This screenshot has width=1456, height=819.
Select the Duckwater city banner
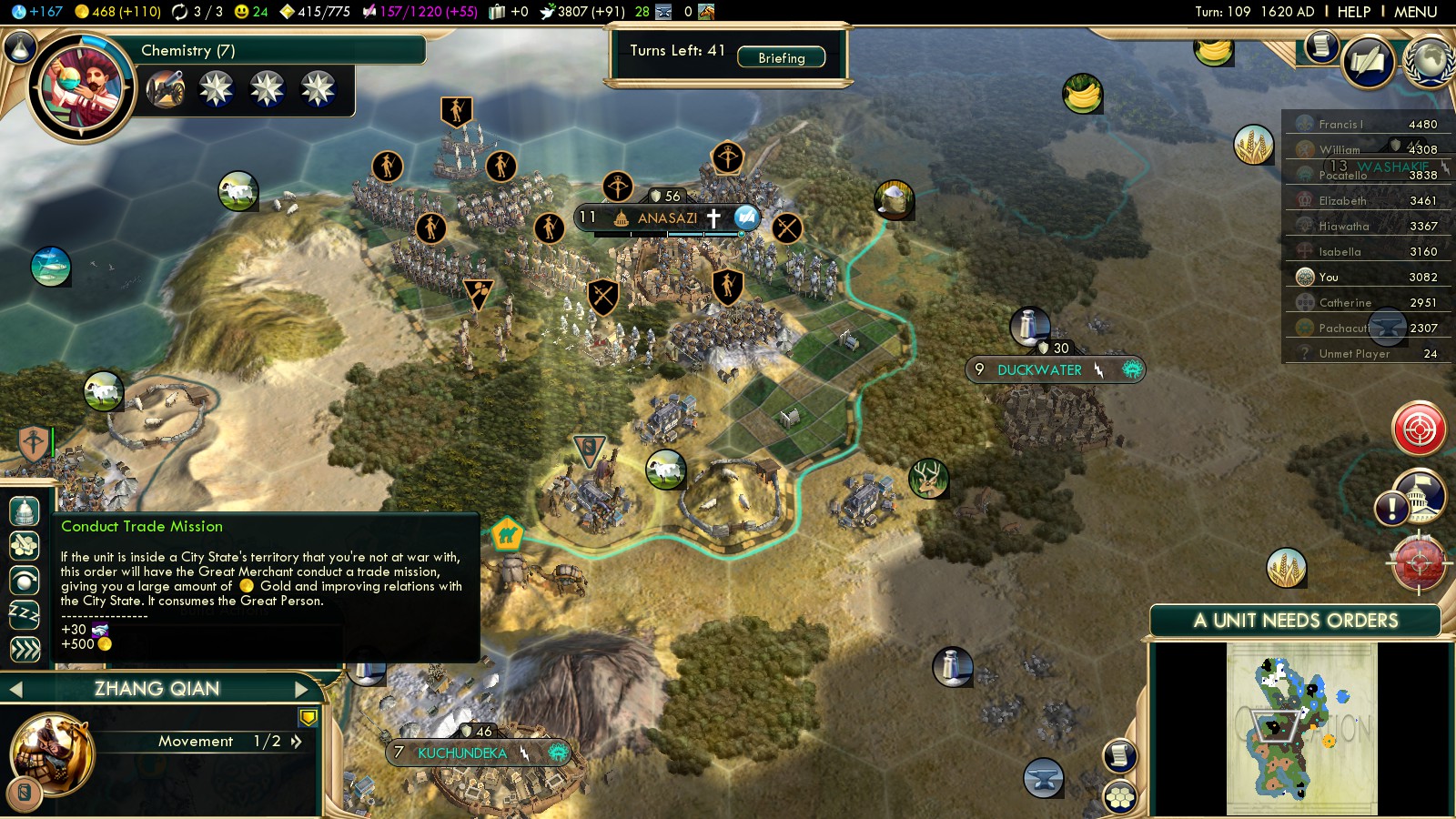[x=1039, y=370]
